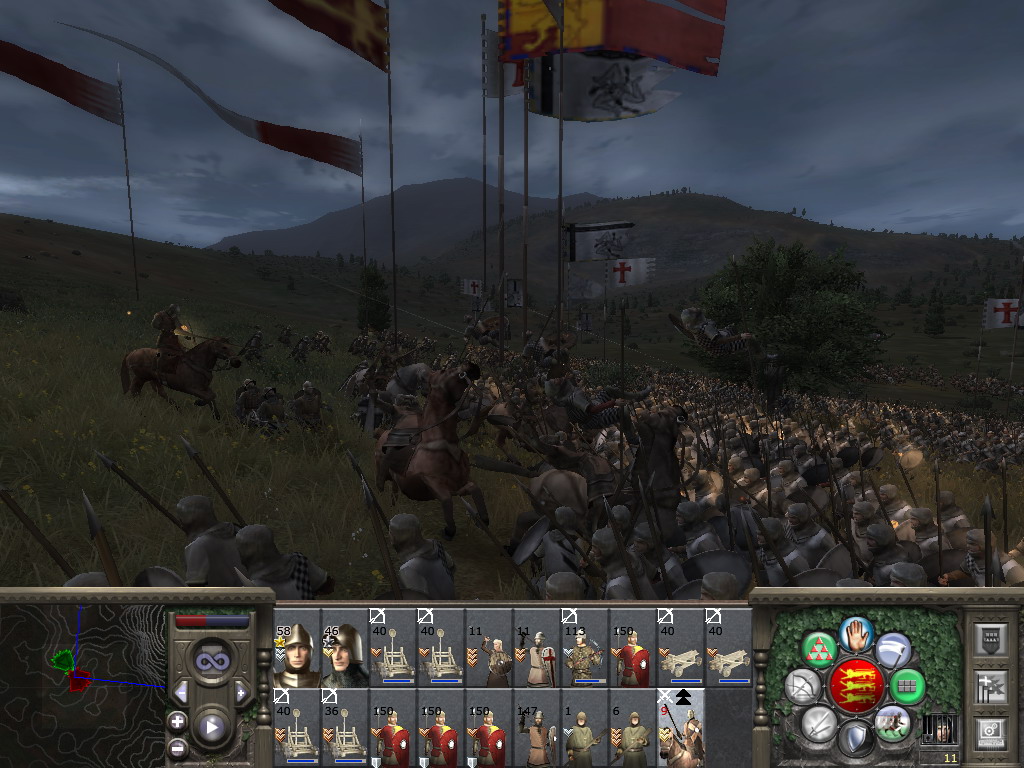Activate the halt order open-hand icon
1024x768 pixels.
pos(856,632)
